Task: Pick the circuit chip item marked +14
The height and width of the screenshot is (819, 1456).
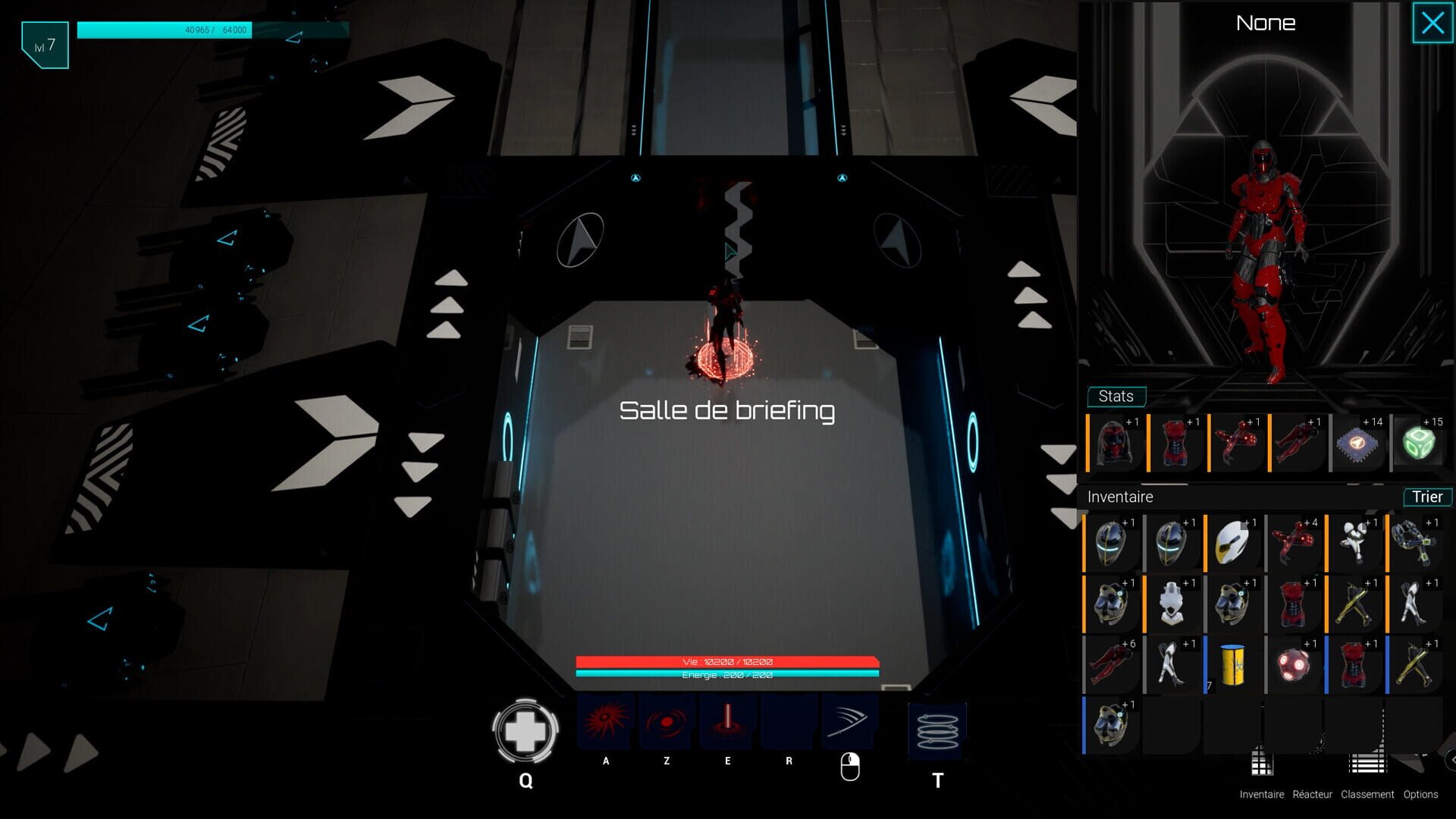Action: tap(1358, 444)
